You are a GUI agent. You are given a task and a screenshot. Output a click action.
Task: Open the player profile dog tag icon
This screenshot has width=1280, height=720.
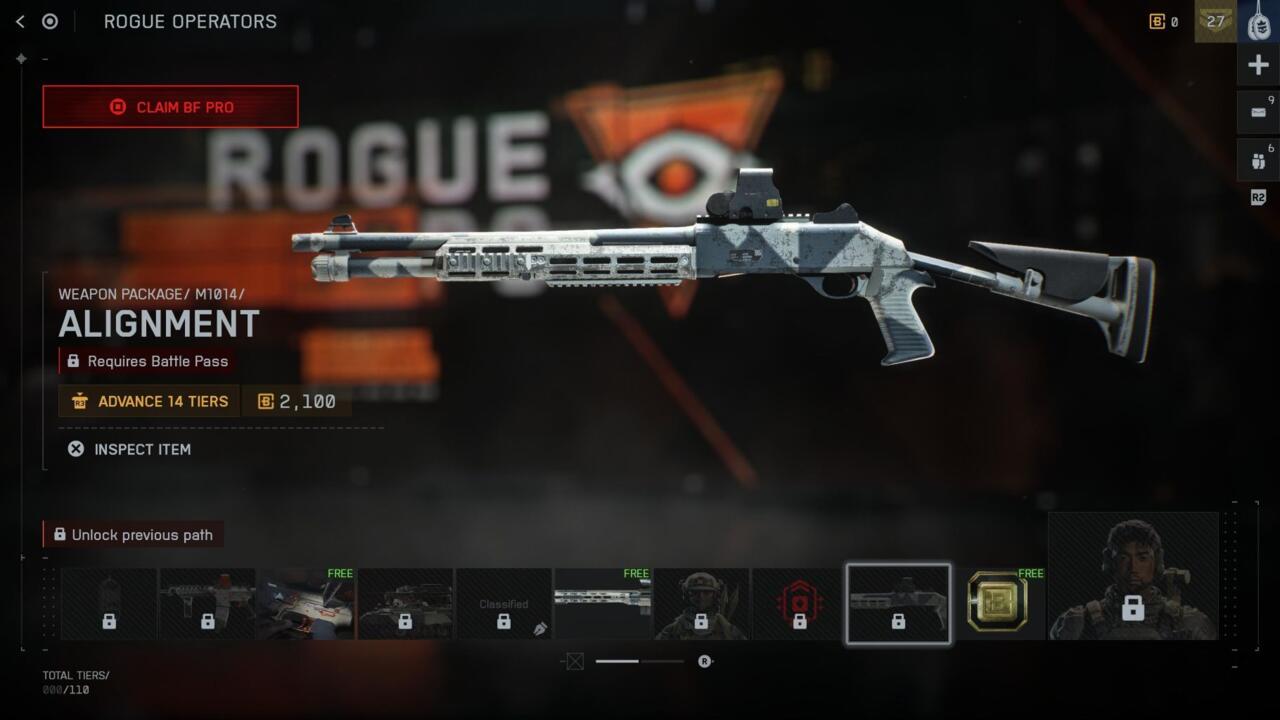pos(1258,21)
